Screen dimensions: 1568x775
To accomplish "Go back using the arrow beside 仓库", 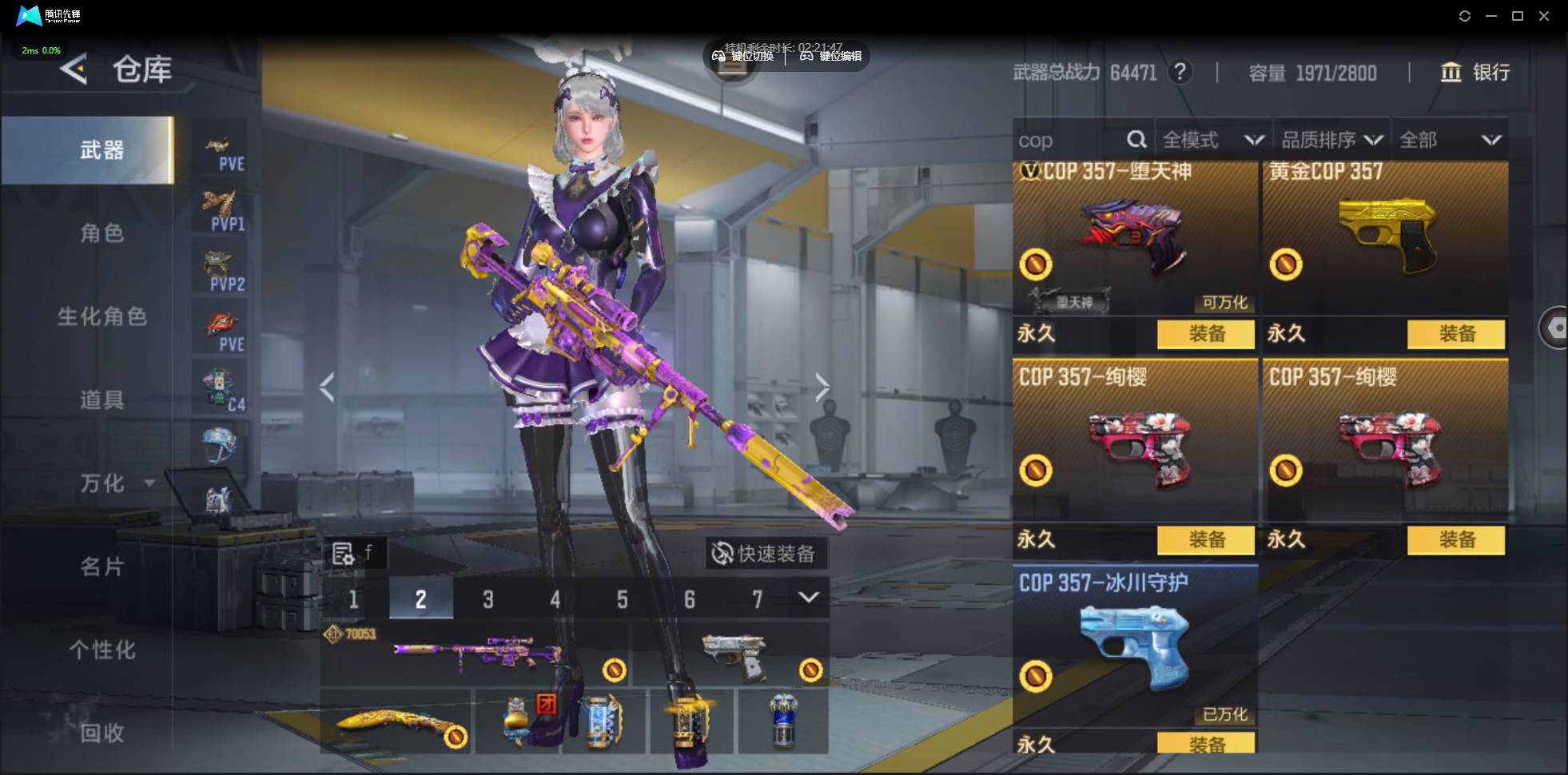I will [x=74, y=70].
